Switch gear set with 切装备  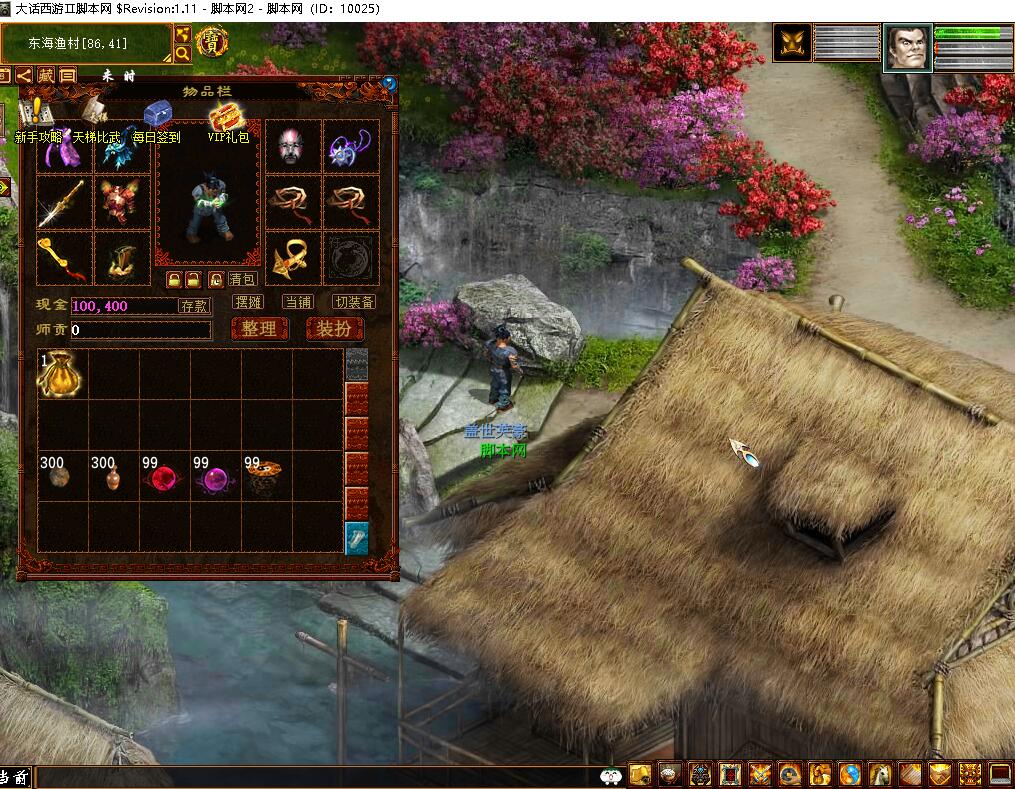(354, 302)
